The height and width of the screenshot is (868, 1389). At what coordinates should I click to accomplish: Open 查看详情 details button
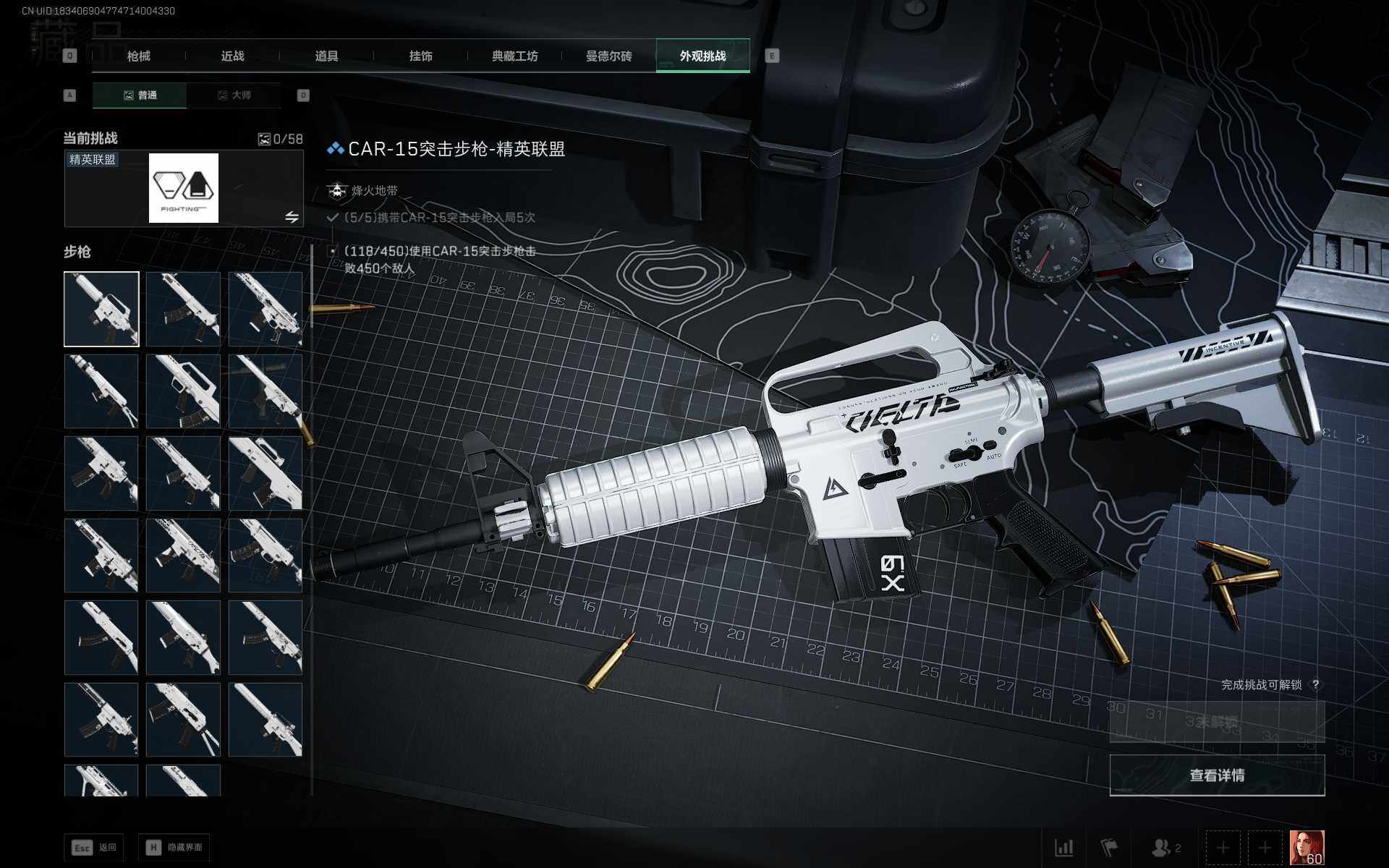1217,775
